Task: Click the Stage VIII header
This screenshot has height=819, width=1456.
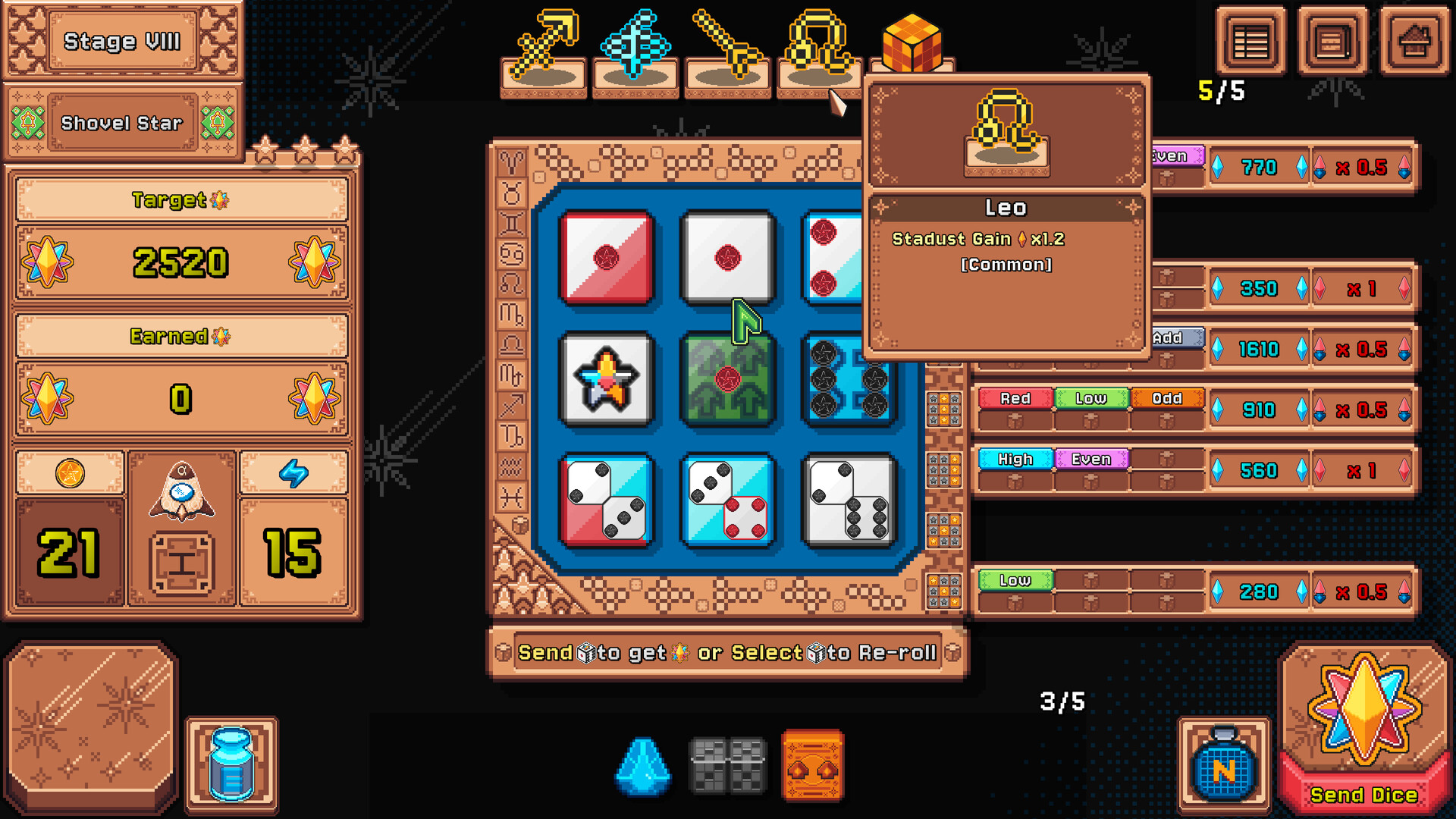Action: click(x=124, y=42)
